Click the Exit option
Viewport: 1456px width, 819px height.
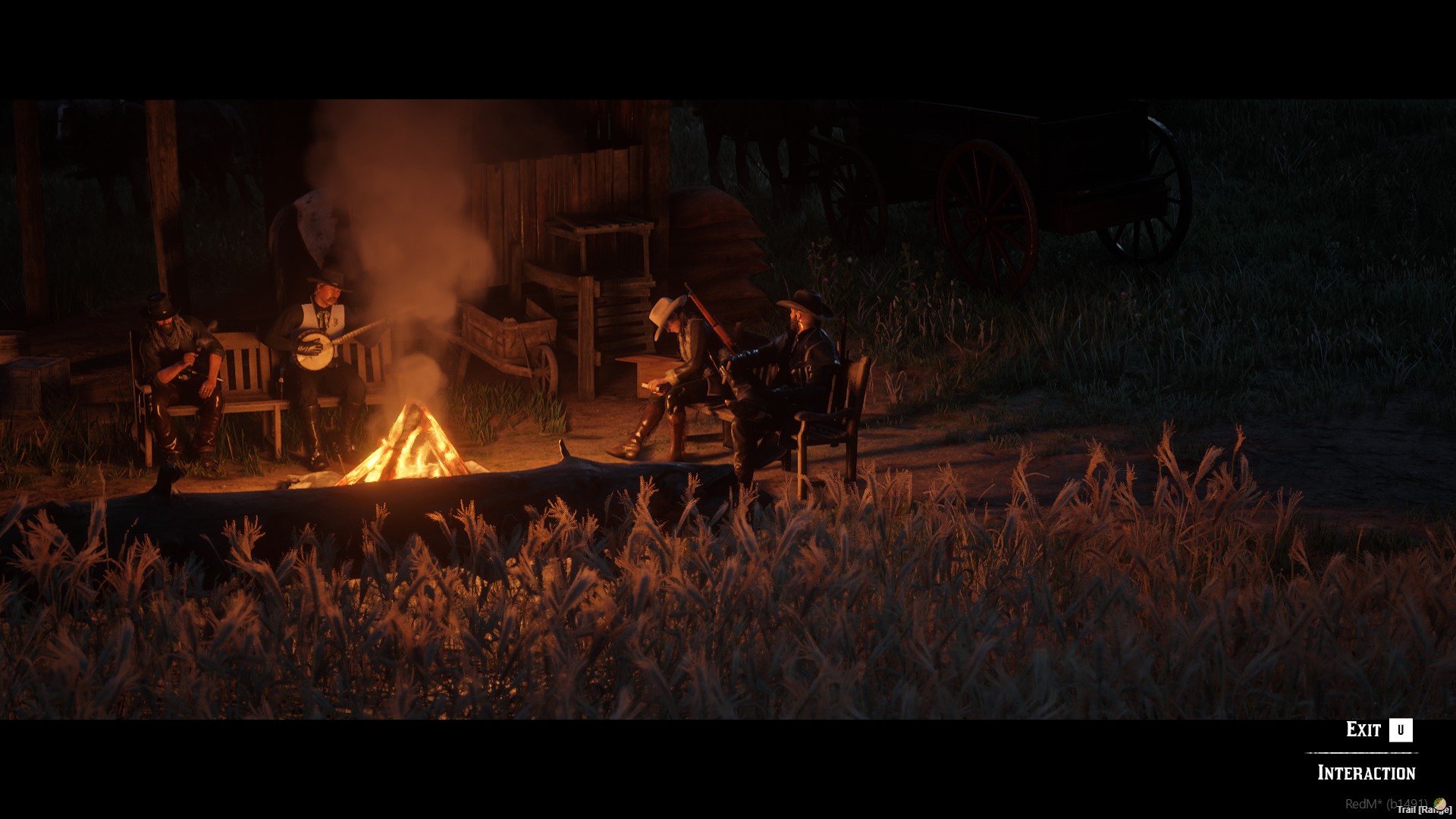(1365, 729)
